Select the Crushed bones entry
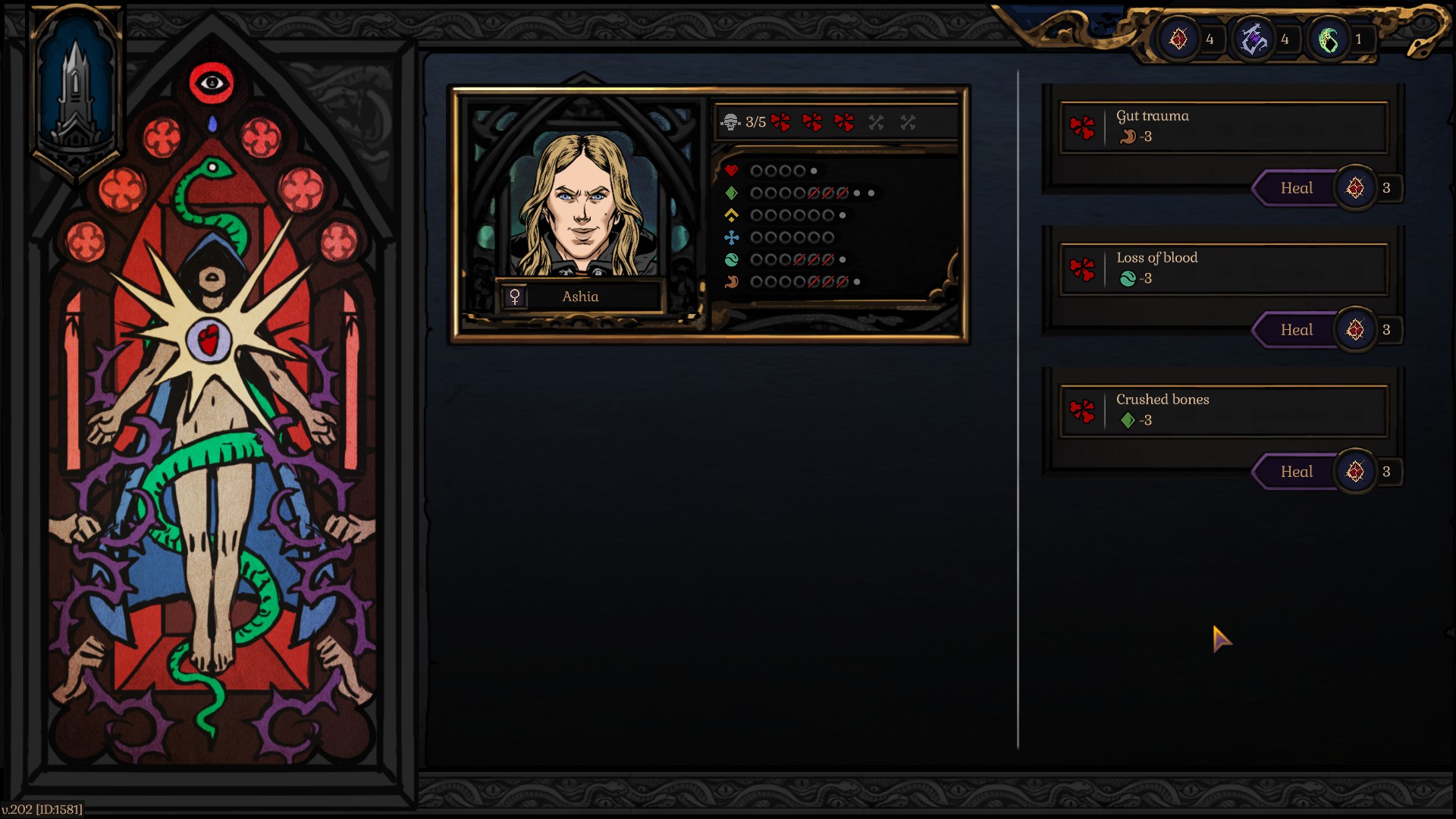The image size is (1456, 819). 1223,410
